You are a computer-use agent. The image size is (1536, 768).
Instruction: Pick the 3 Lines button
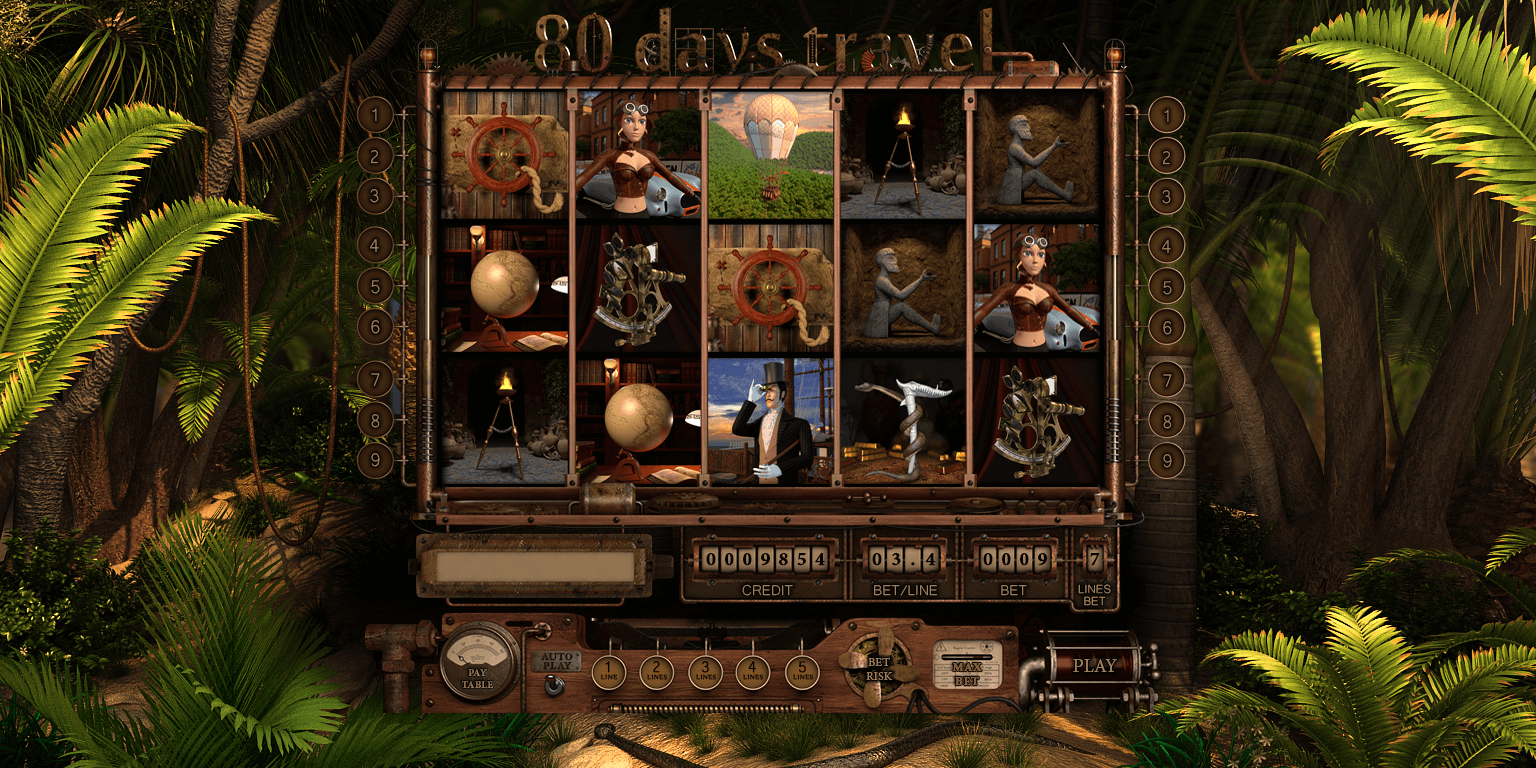point(705,672)
